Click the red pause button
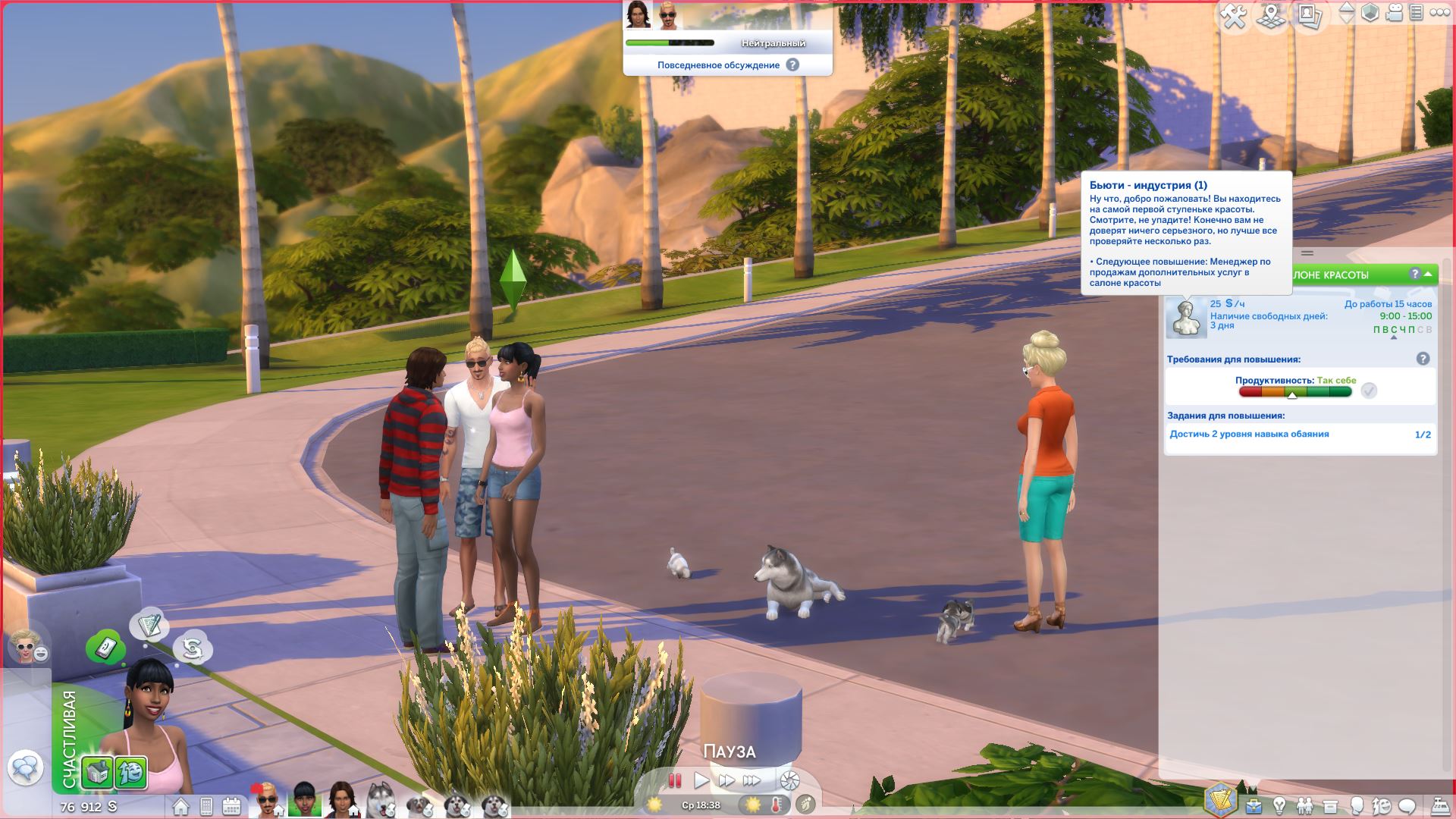The image size is (1456, 819). [674, 780]
